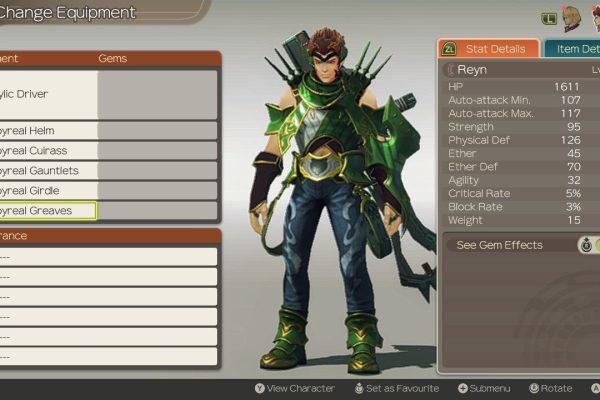Select the highlighted Empyreal Greaves row
The width and height of the screenshot is (600, 400).
pyautogui.click(x=48, y=211)
